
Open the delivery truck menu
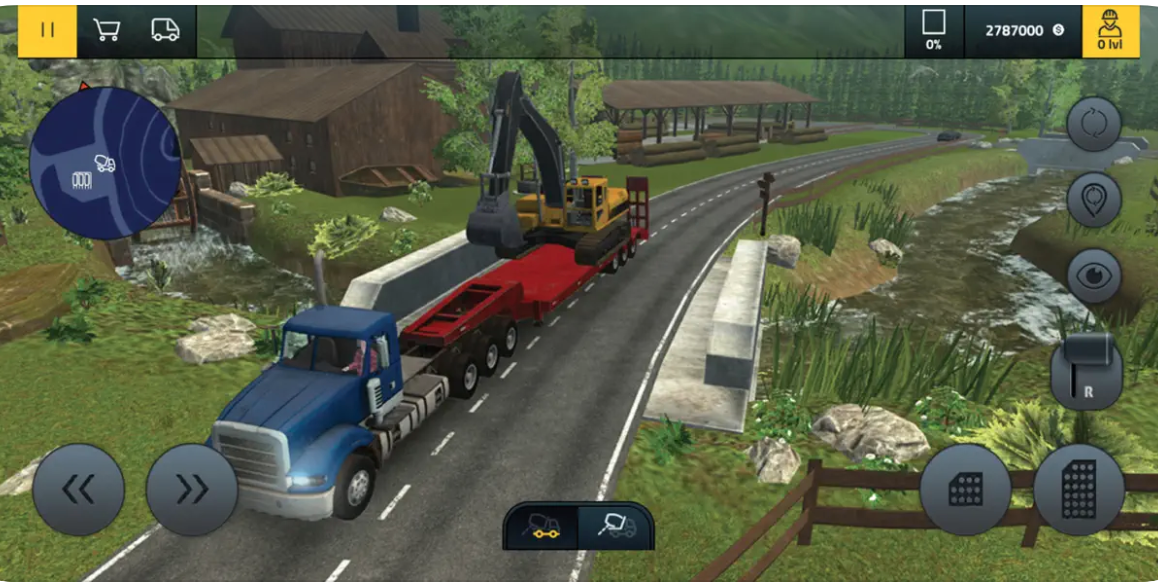pos(165,31)
